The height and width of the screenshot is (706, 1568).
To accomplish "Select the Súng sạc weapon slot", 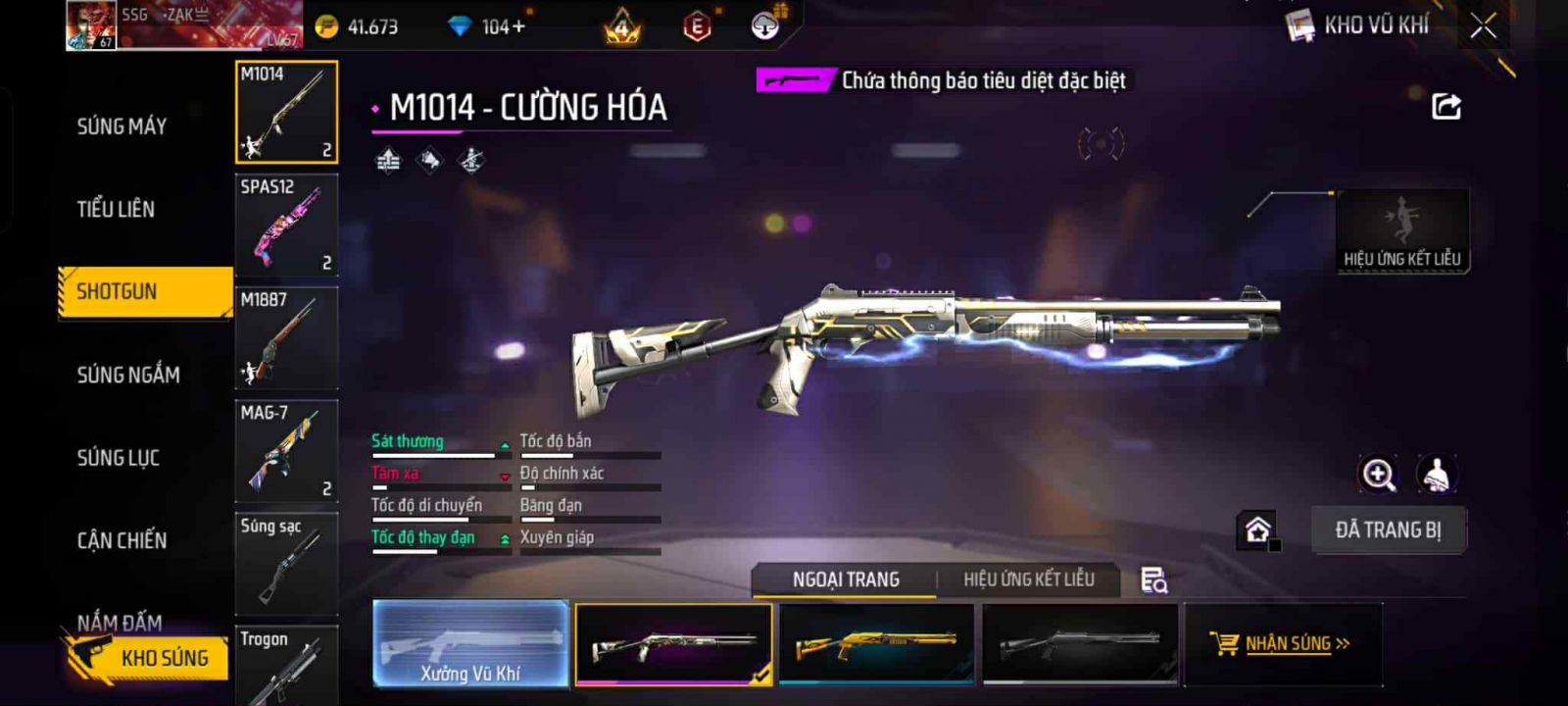I will click(x=286, y=563).
